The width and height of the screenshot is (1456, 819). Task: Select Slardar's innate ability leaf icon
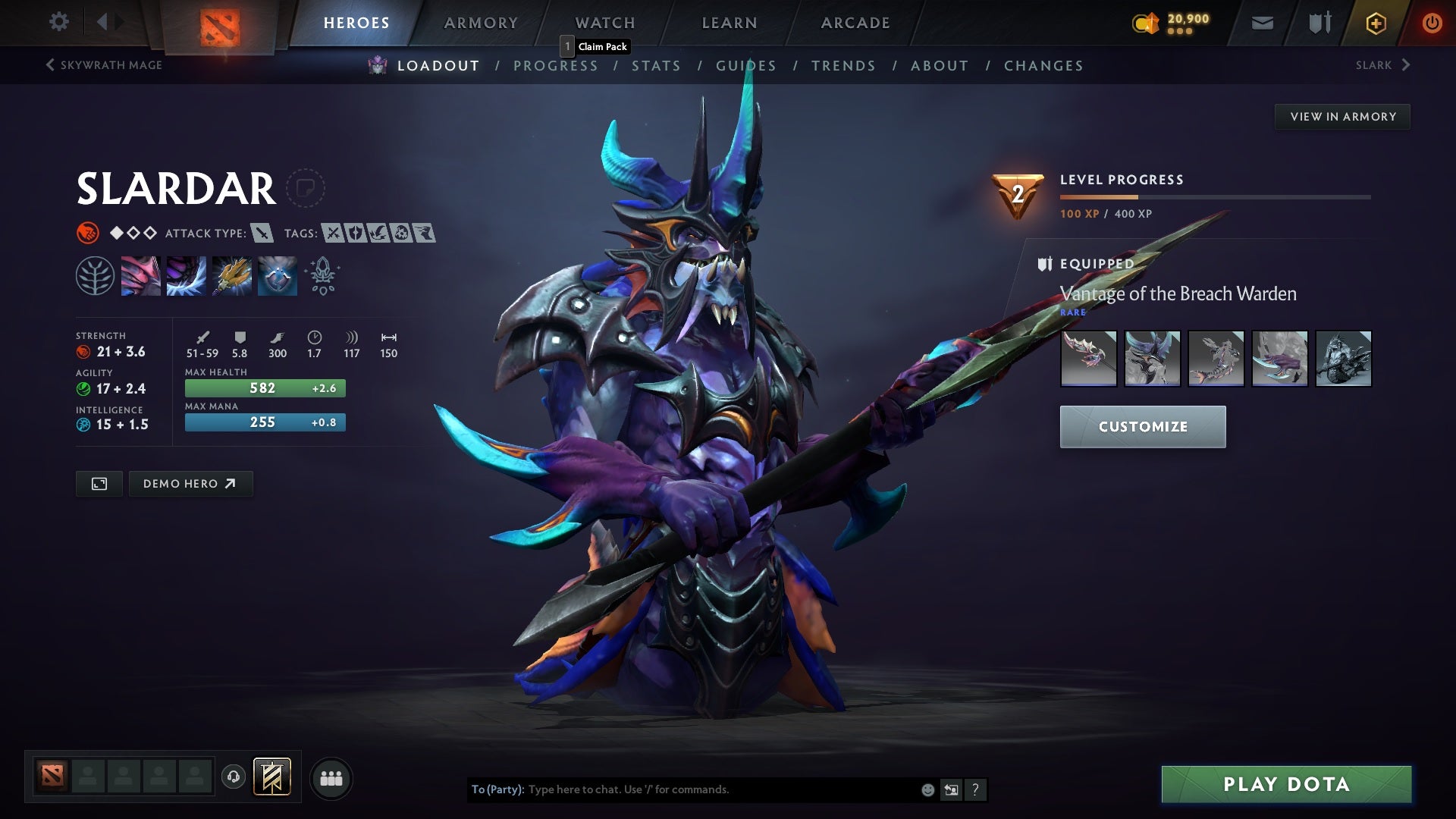96,275
